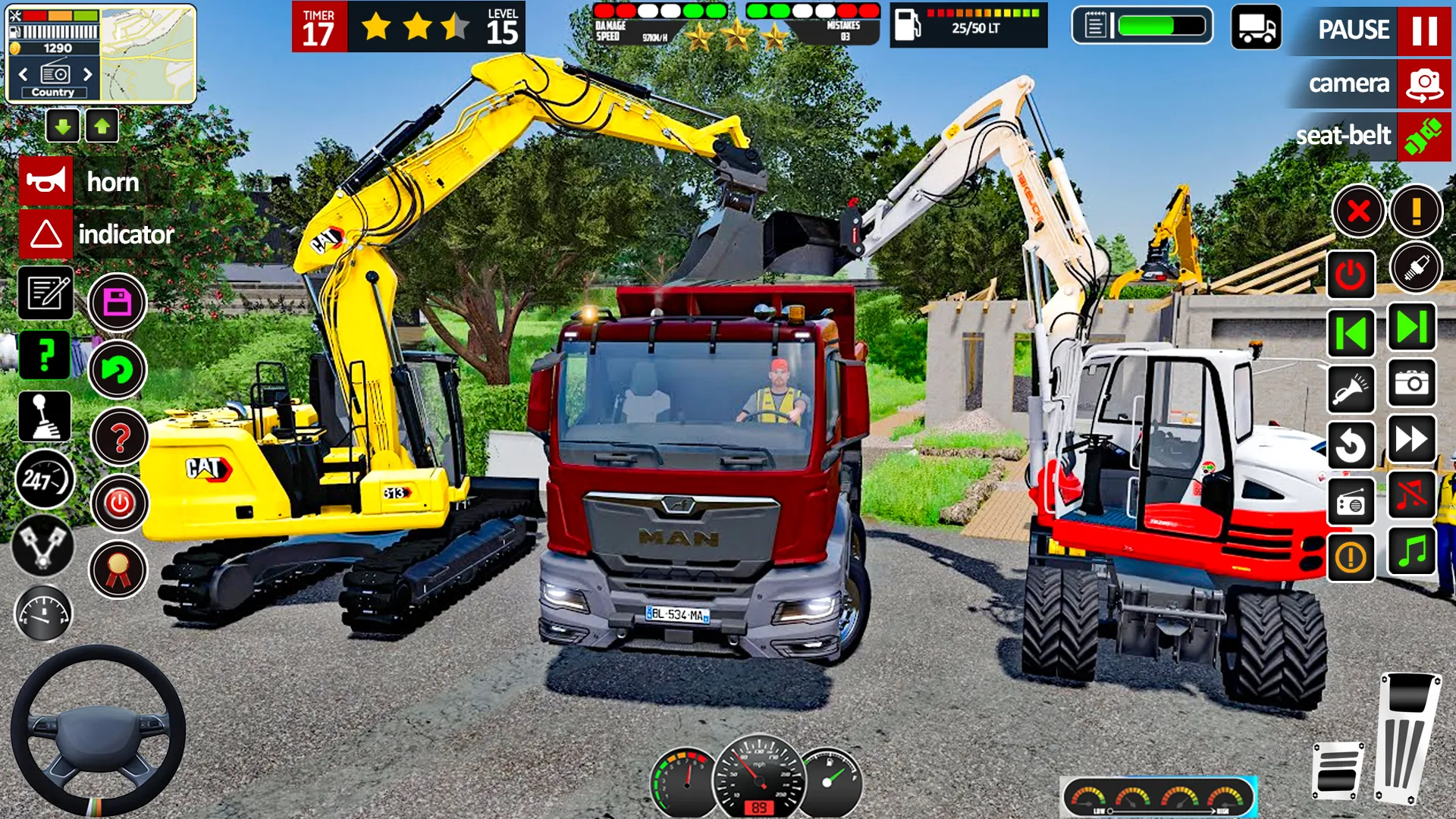
Task: Collapse the minimap with up arrow
Action: [103, 126]
